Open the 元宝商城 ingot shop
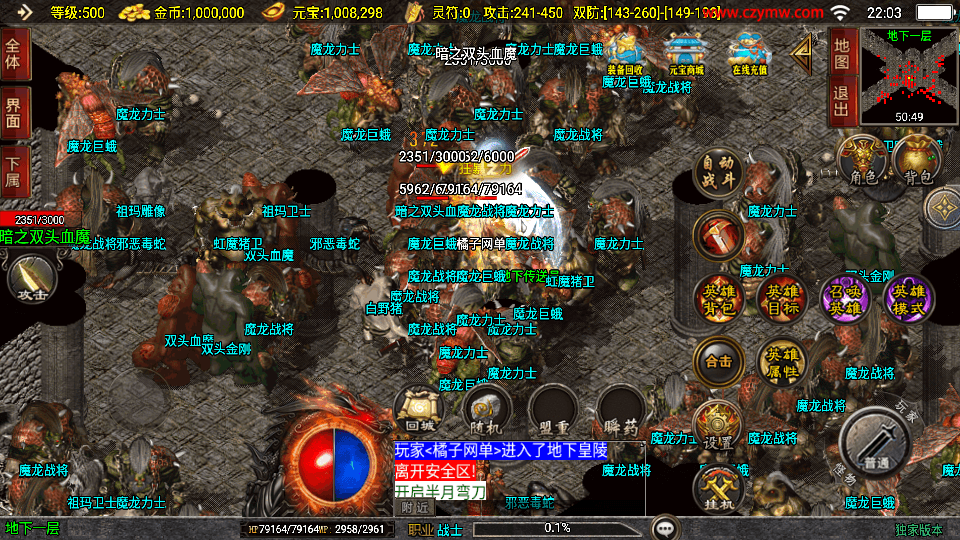Viewport: 960px width, 540px height. click(686, 54)
